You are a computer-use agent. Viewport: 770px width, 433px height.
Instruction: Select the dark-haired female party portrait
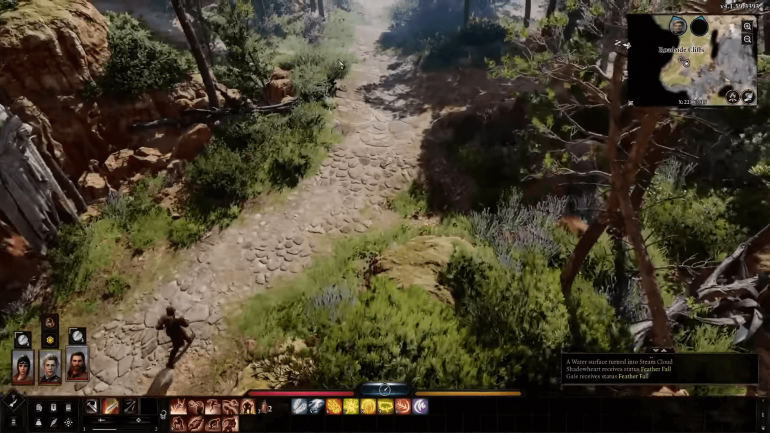[x=22, y=365]
